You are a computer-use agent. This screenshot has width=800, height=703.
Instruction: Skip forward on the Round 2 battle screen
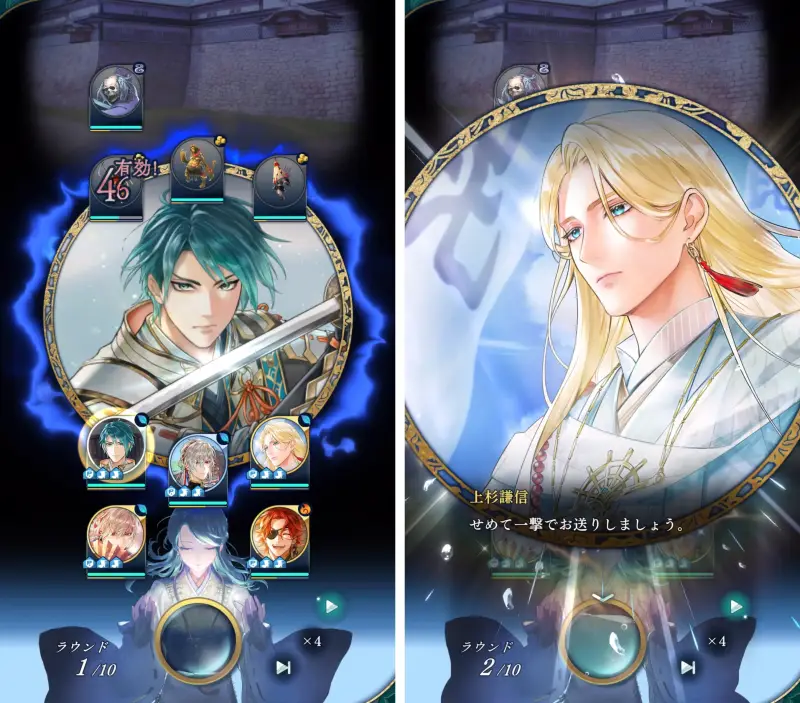point(688,667)
